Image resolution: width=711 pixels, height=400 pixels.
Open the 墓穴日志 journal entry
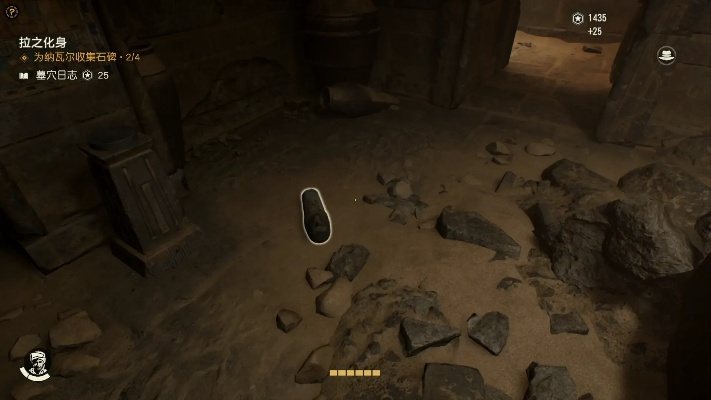(x=57, y=75)
